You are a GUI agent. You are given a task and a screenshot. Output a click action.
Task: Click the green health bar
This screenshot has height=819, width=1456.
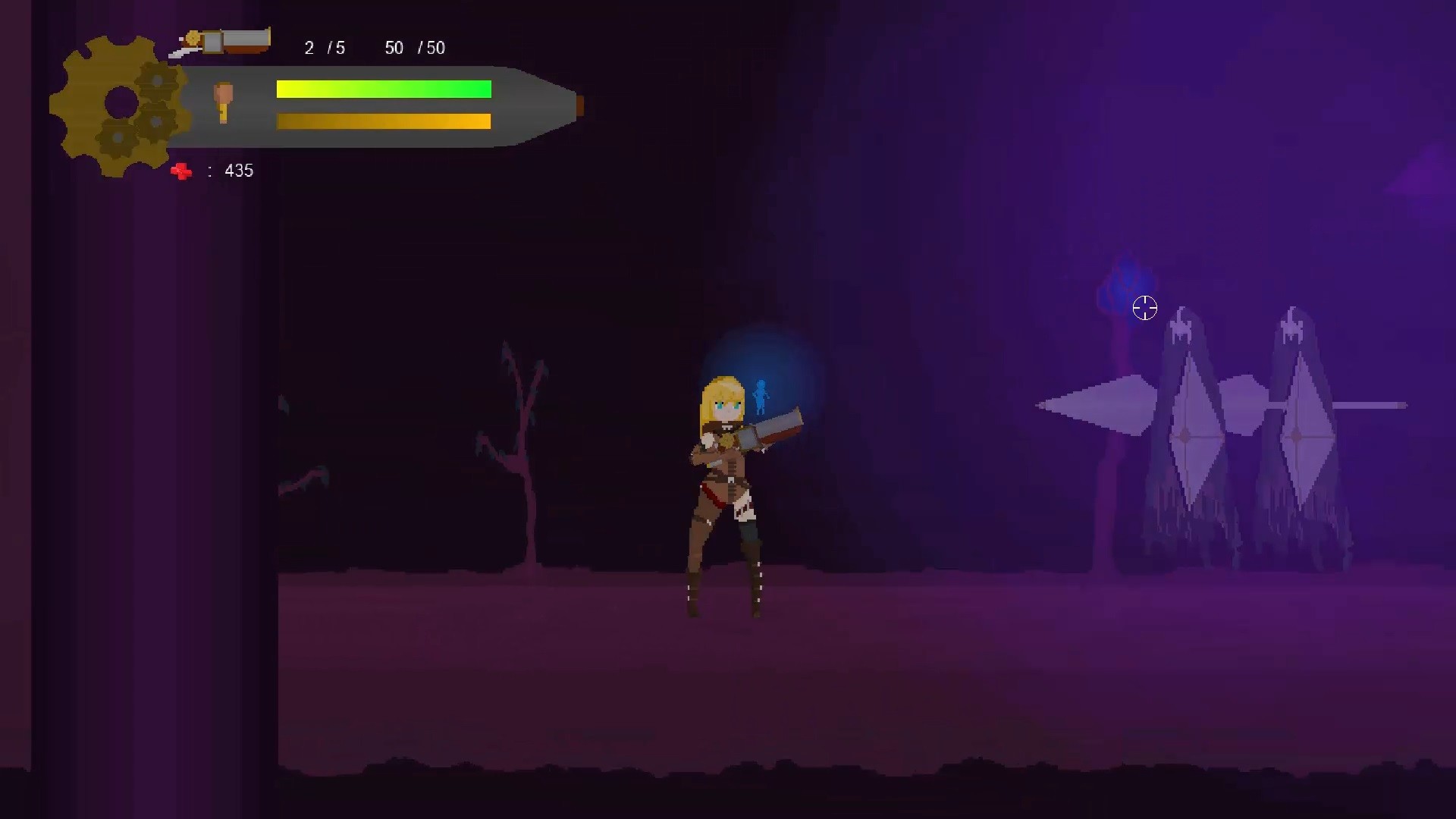383,89
